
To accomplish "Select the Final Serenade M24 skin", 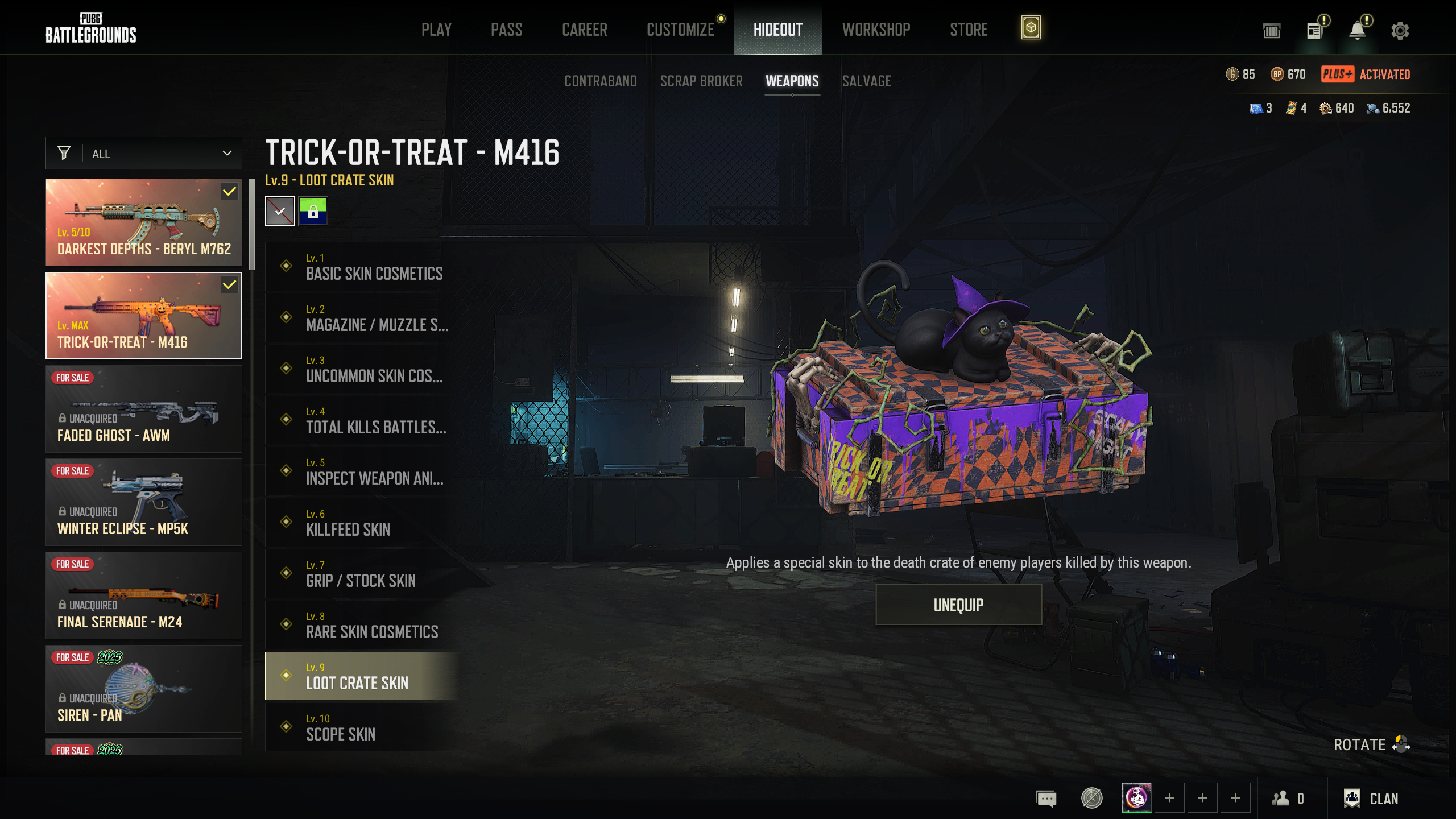I will (144, 595).
